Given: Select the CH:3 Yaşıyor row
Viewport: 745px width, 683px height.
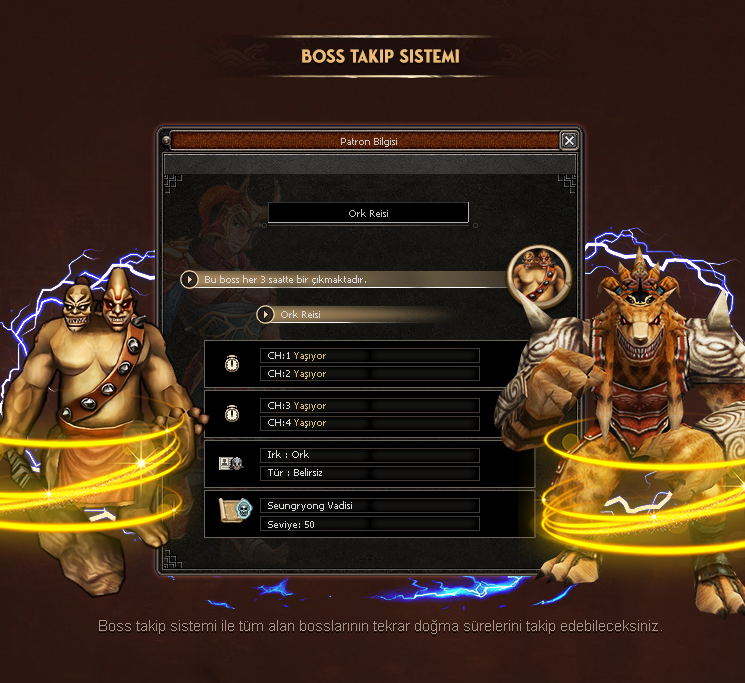Looking at the screenshot, I should pos(369,406).
